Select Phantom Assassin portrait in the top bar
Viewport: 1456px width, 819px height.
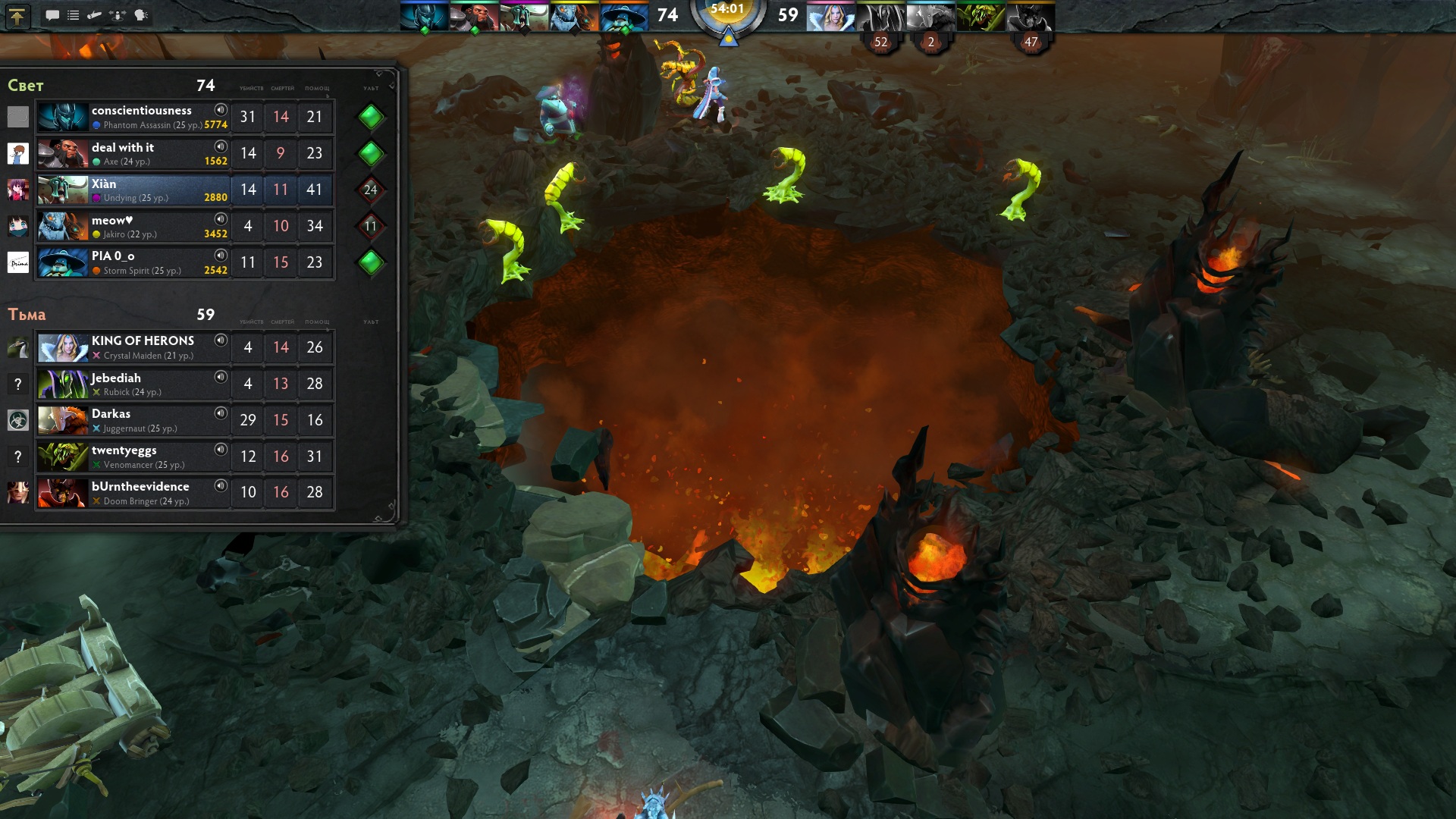[x=424, y=17]
